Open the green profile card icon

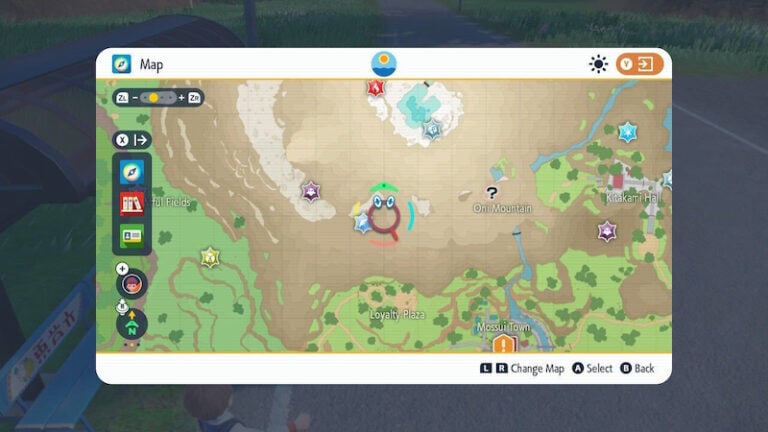[x=132, y=236]
